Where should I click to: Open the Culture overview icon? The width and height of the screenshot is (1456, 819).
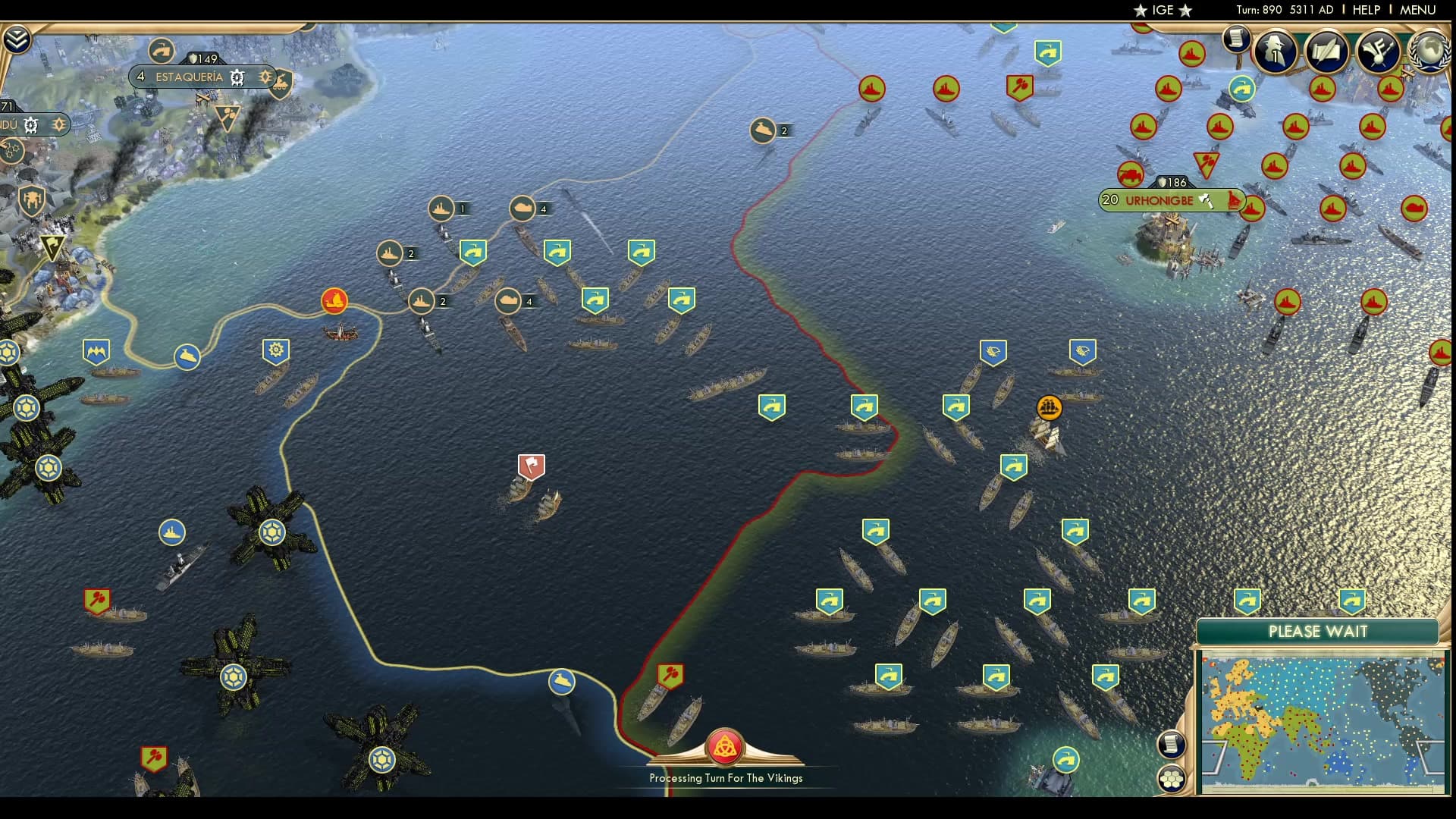(x=1379, y=51)
